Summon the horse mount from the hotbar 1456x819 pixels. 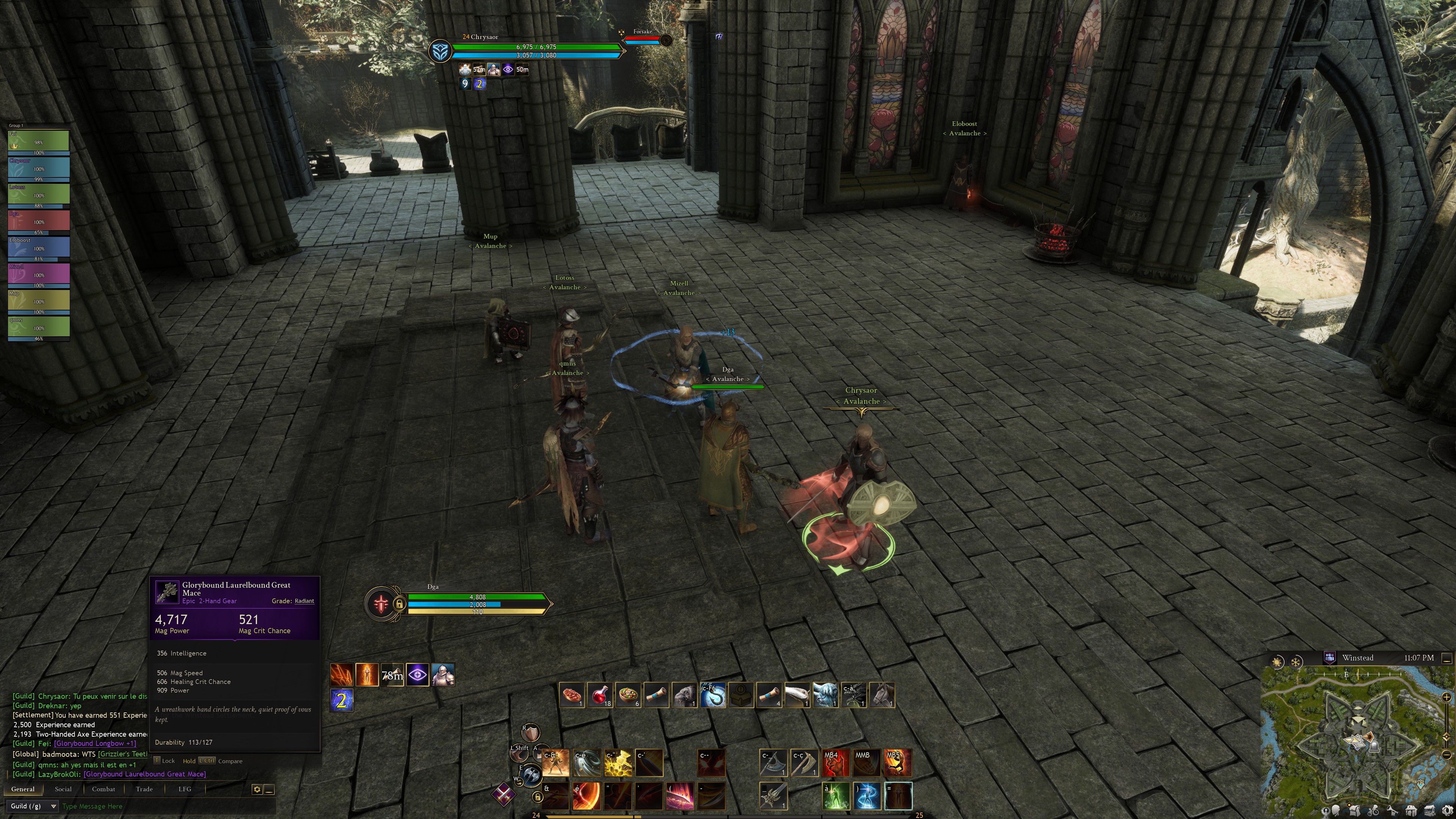(x=882, y=695)
